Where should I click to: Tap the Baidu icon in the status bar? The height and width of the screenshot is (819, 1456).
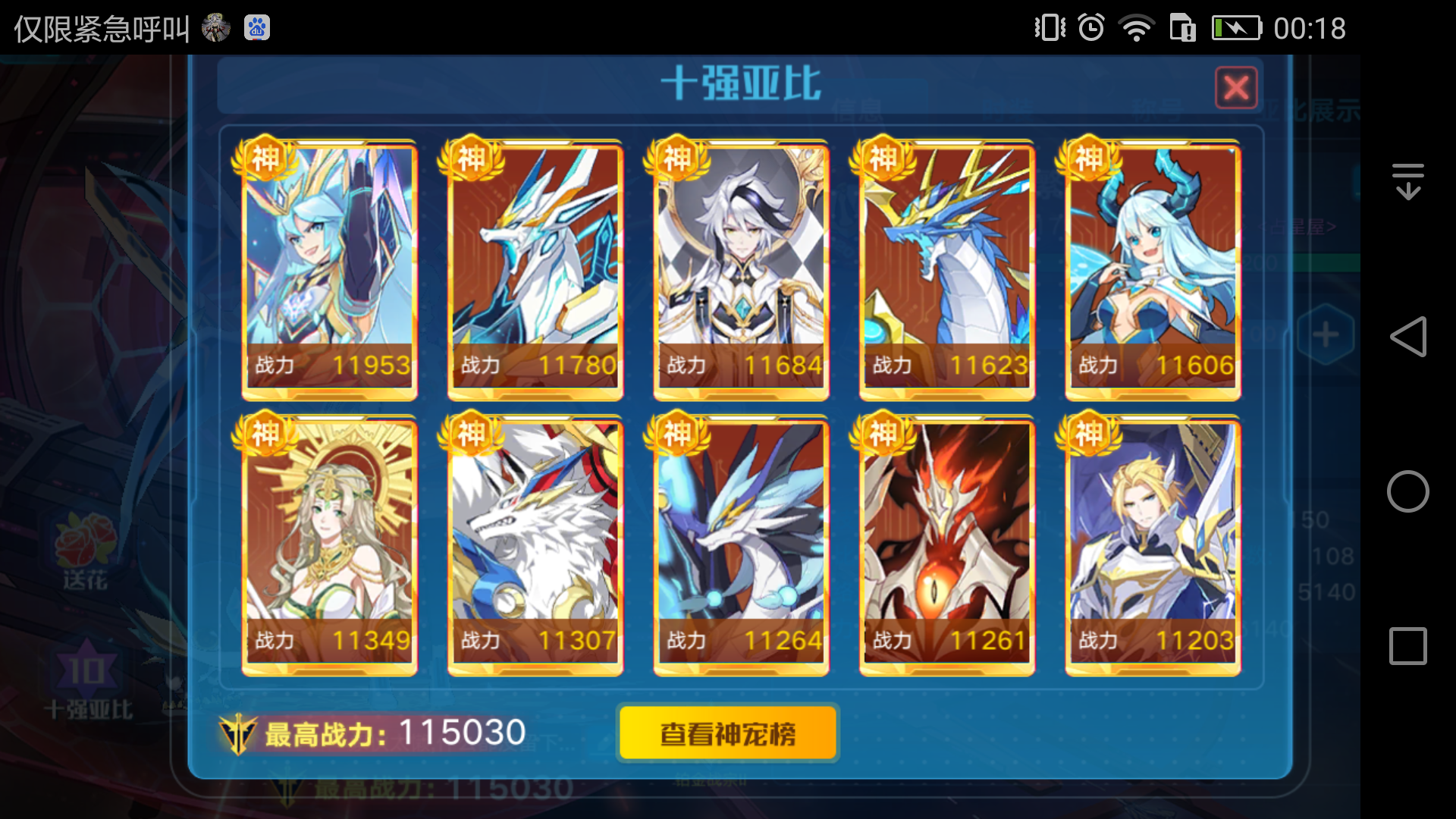(256, 27)
